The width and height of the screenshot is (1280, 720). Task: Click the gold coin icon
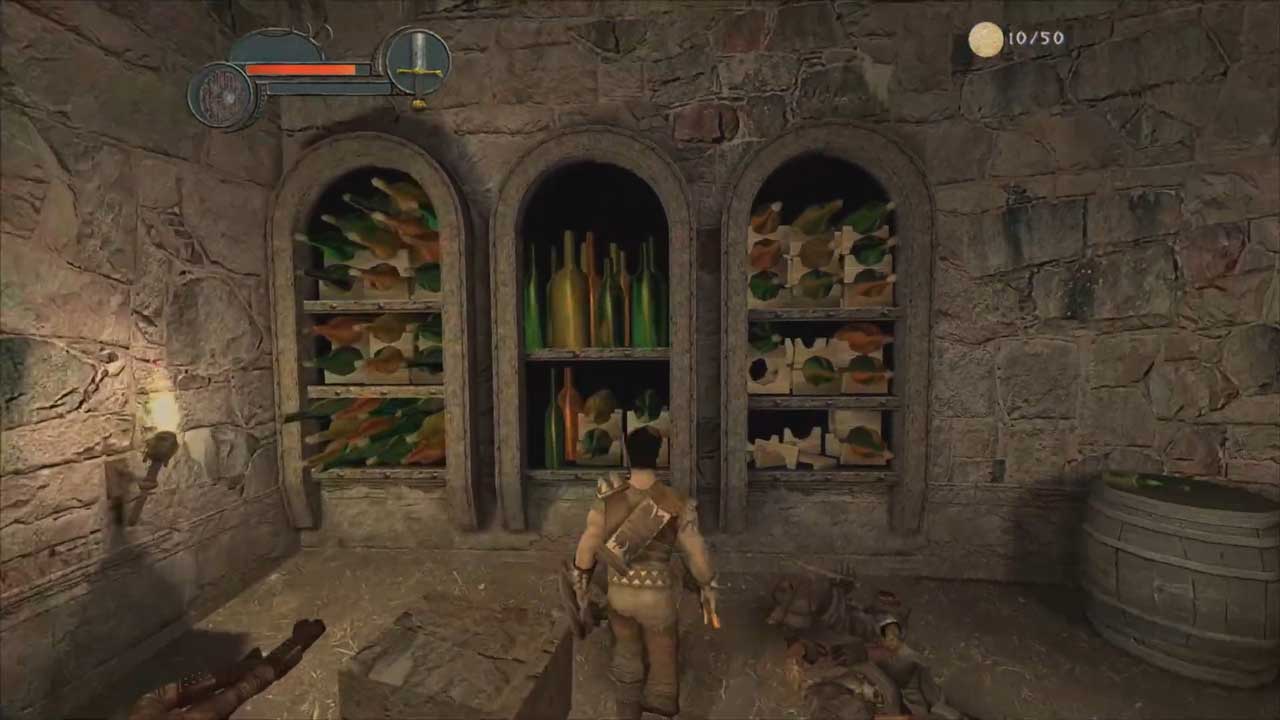tap(985, 40)
